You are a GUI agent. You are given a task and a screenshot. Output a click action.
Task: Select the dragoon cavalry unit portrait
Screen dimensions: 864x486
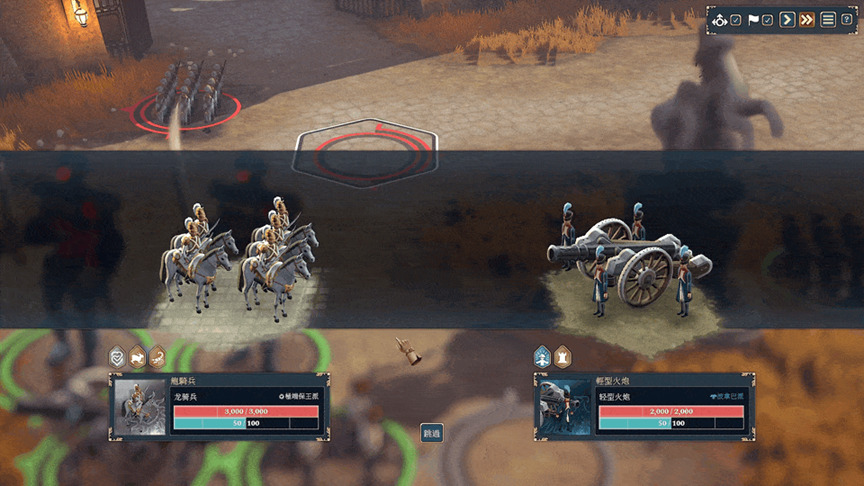tap(139, 407)
